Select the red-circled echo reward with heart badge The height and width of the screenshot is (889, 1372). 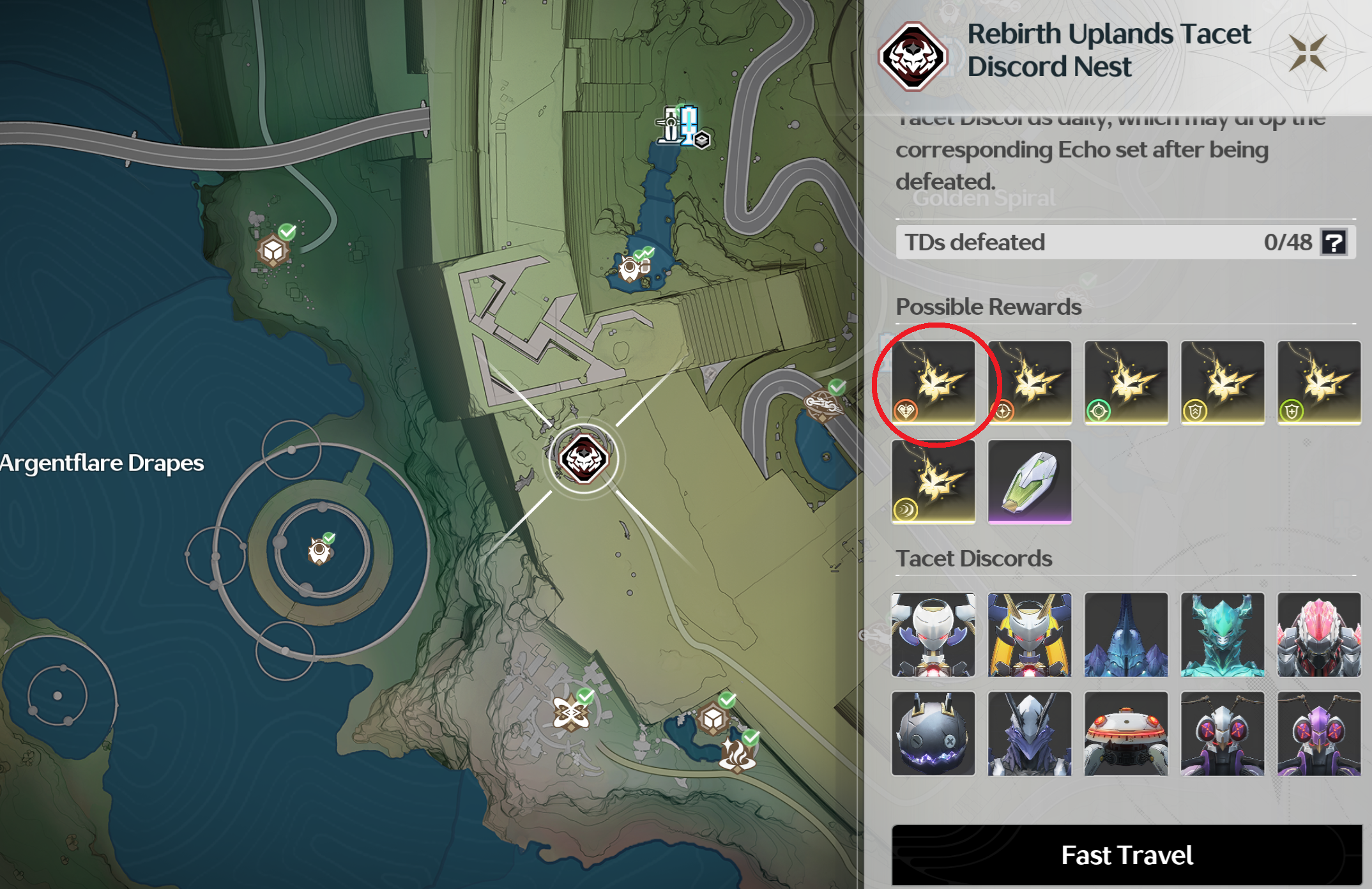934,382
